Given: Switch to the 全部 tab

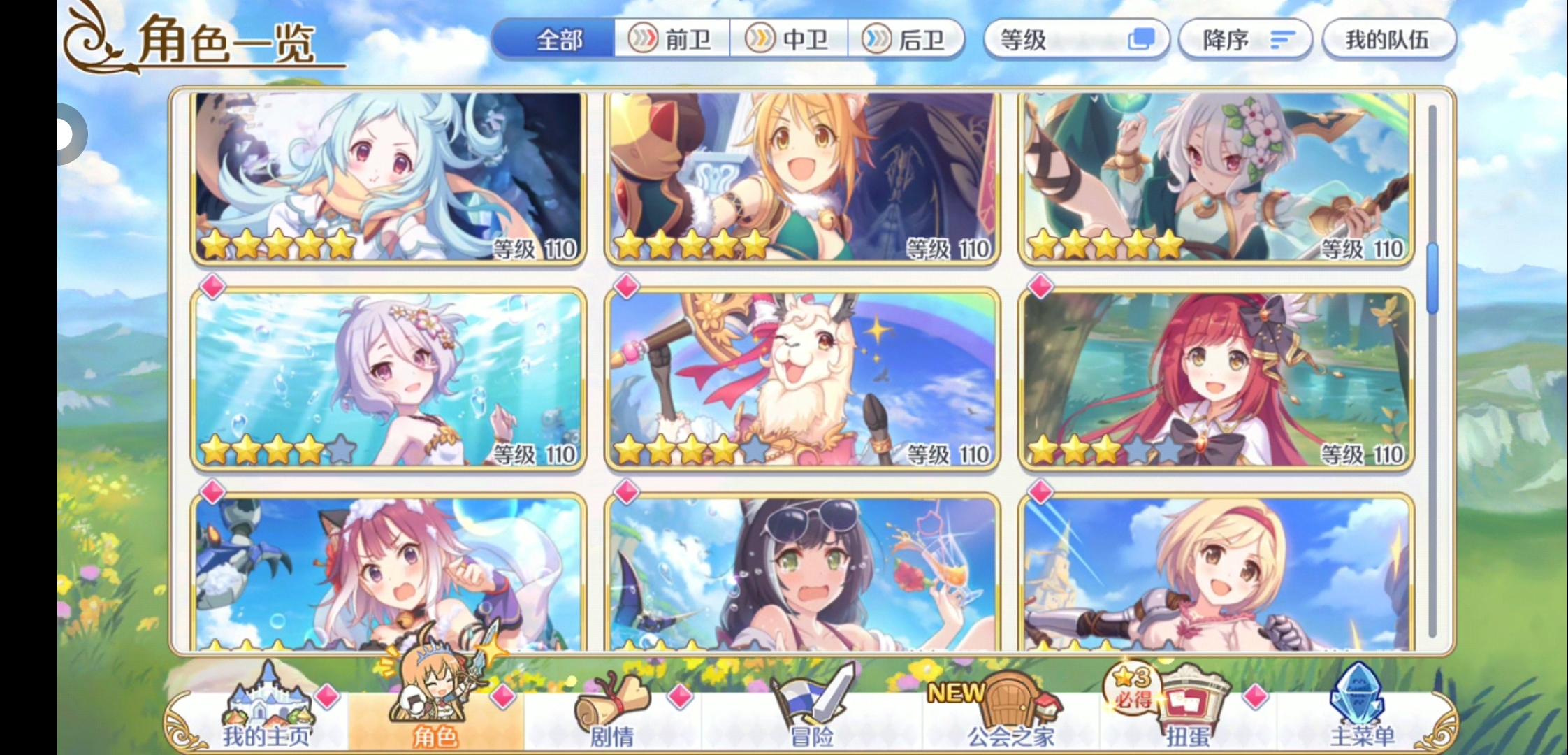Looking at the screenshot, I should [556, 40].
